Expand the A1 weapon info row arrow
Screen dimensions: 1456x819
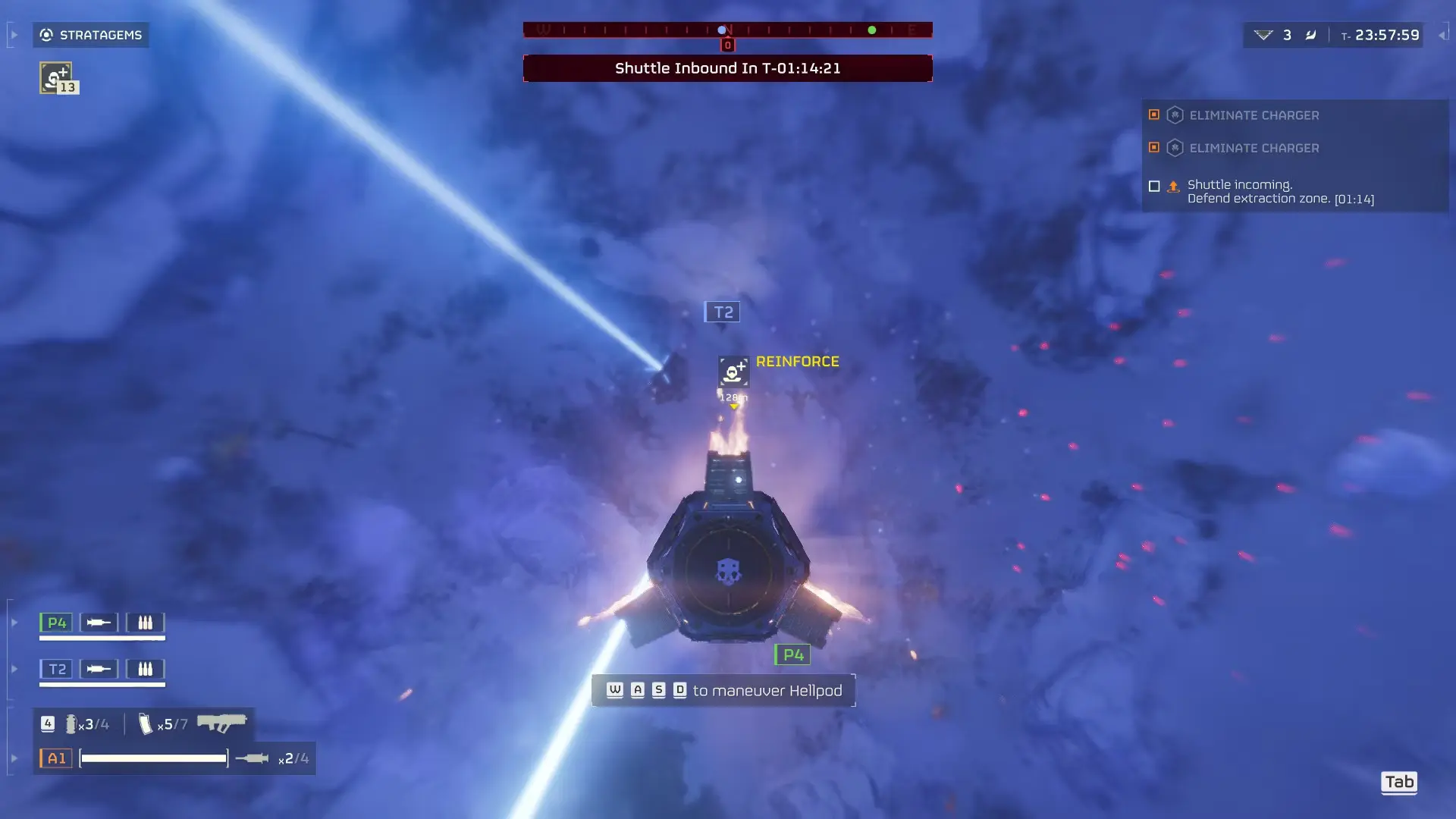pos(14,758)
